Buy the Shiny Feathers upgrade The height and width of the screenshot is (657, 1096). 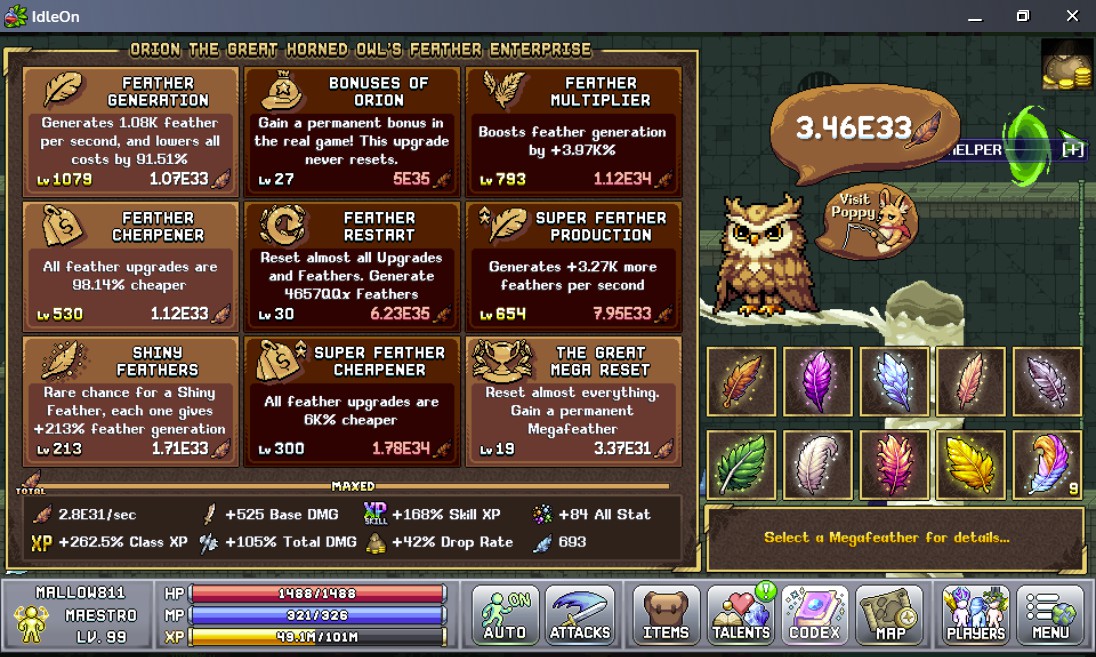(131, 400)
